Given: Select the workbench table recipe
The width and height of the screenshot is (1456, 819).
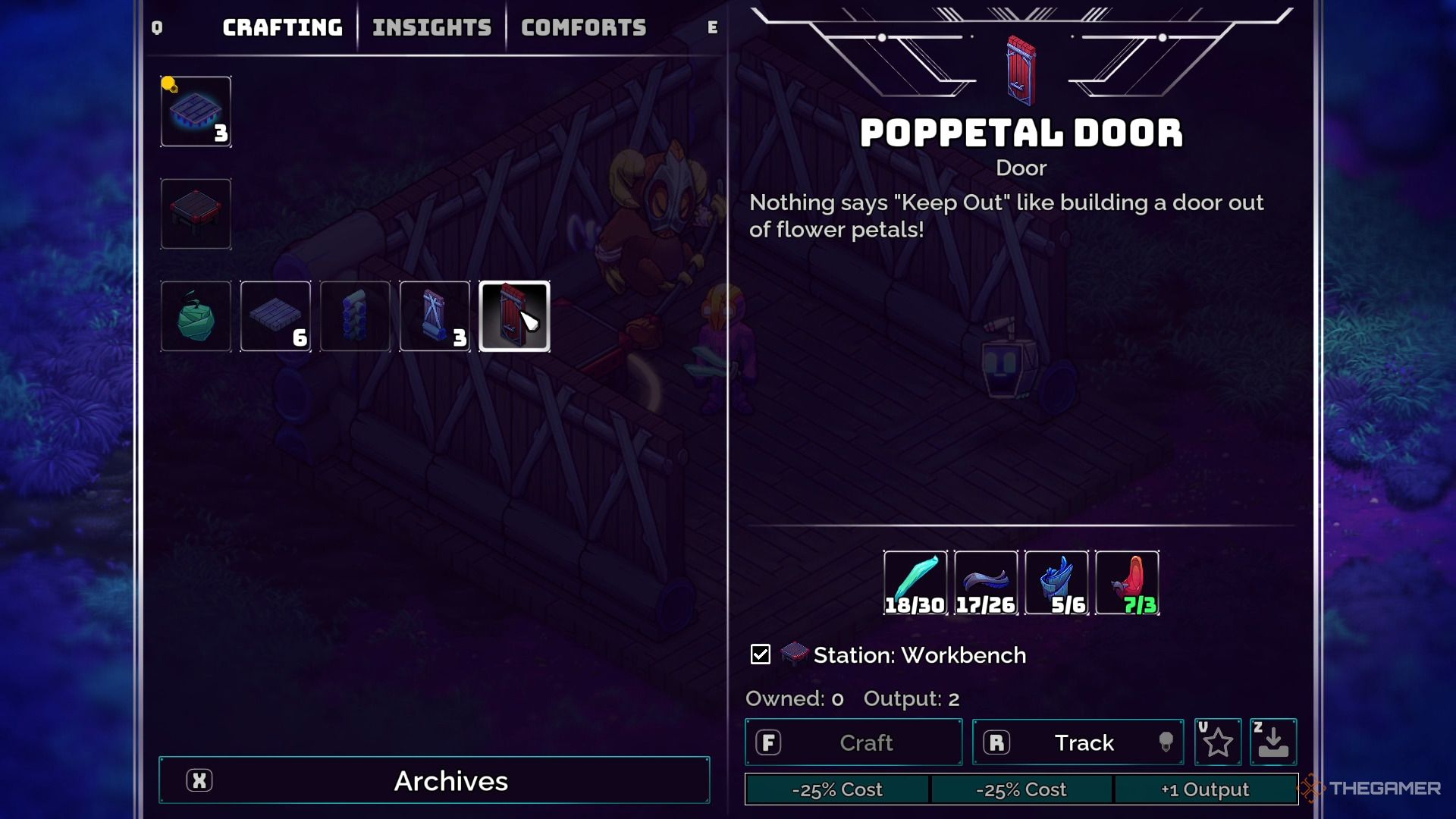Looking at the screenshot, I should tap(196, 214).
